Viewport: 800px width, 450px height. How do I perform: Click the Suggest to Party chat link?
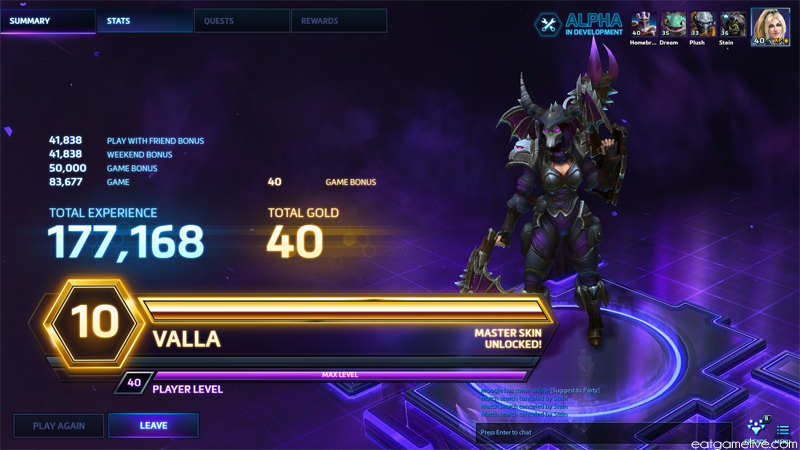coord(578,390)
